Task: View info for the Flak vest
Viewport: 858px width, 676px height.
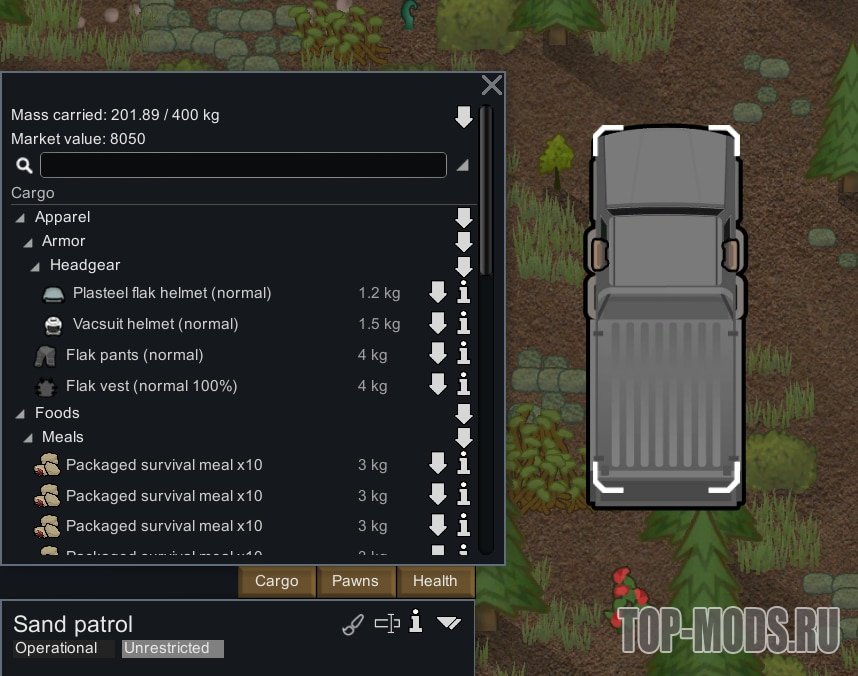Action: pyautogui.click(x=463, y=385)
